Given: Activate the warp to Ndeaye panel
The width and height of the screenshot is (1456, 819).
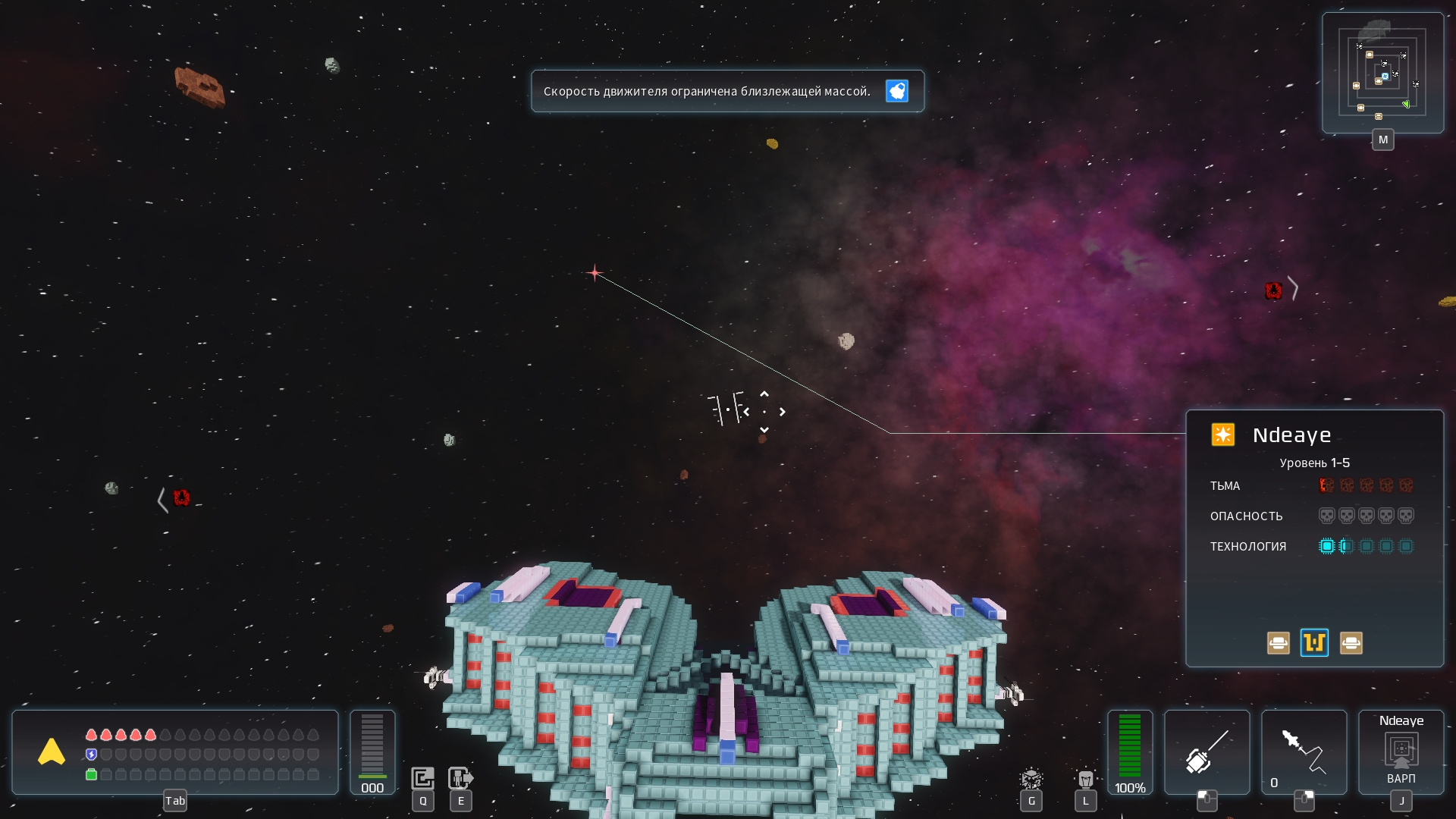Looking at the screenshot, I should tap(1401, 751).
